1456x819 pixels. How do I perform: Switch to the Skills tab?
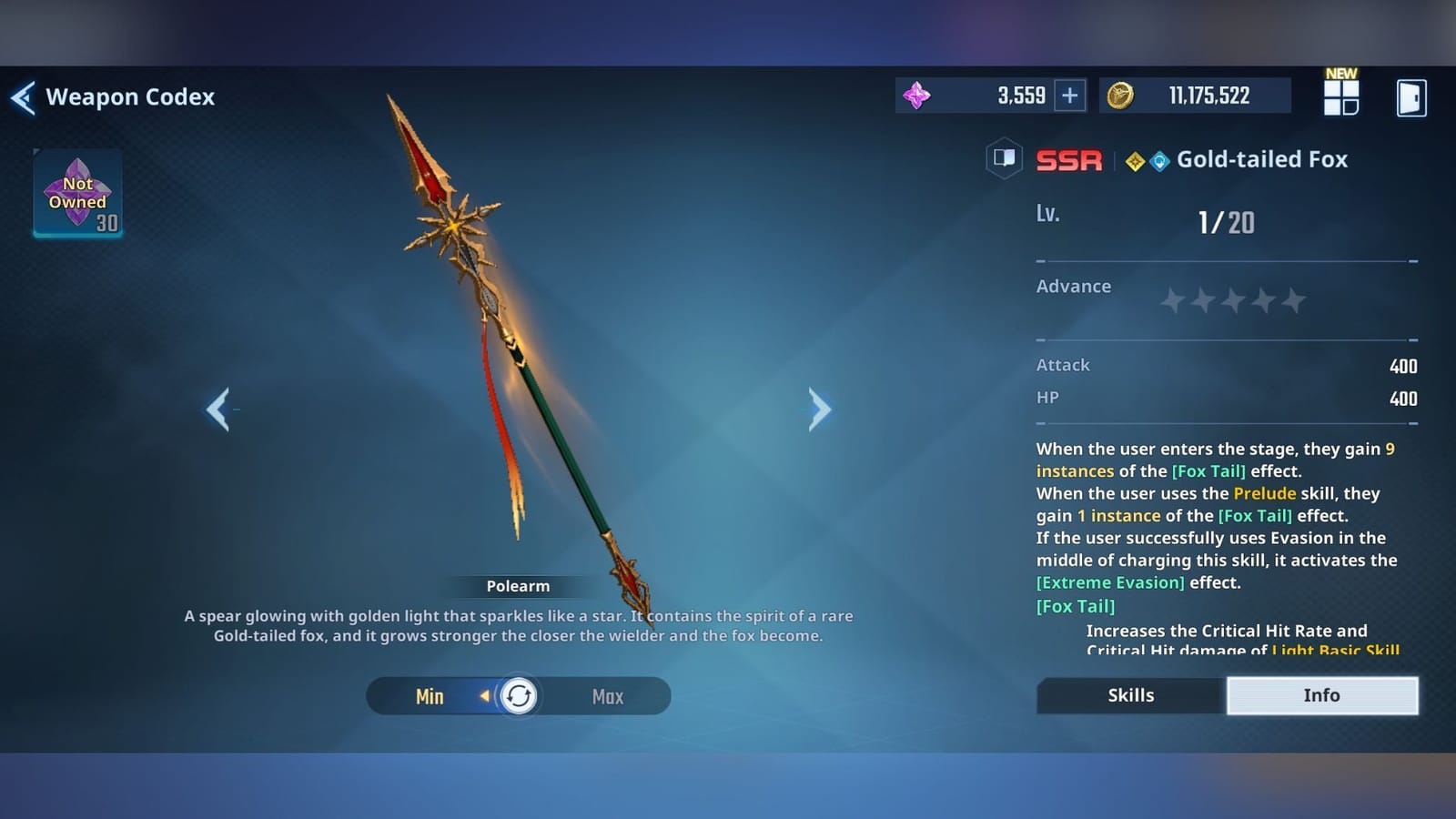[x=1130, y=695]
